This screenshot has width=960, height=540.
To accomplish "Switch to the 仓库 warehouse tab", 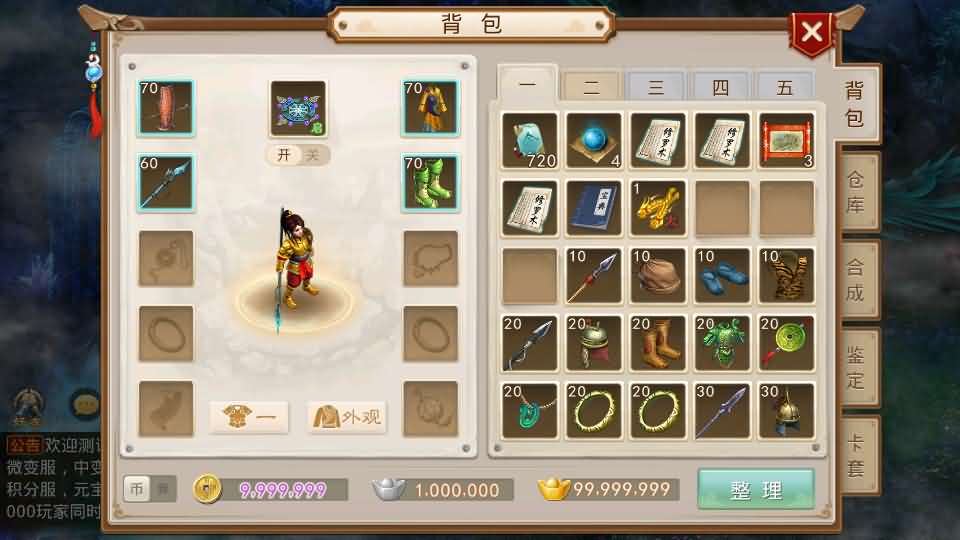I will point(856,192).
